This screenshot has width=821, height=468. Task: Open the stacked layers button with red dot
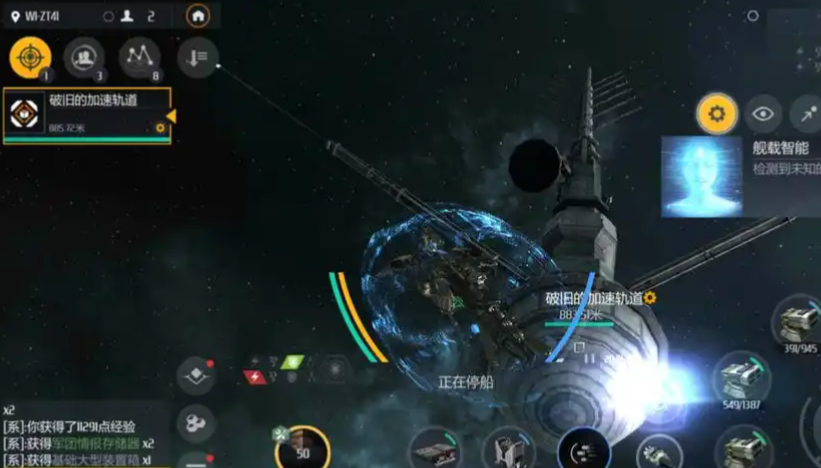click(196, 376)
